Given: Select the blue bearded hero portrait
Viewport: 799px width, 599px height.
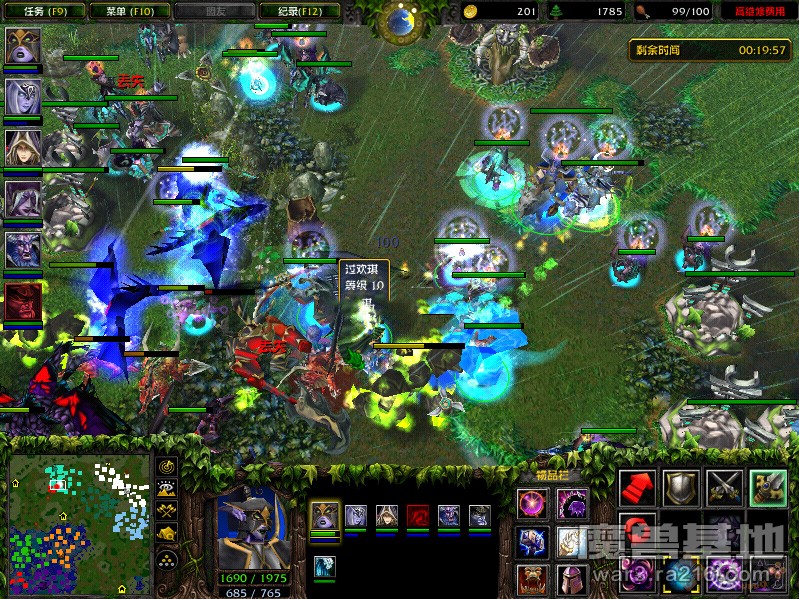Looking at the screenshot, I should (22, 250).
